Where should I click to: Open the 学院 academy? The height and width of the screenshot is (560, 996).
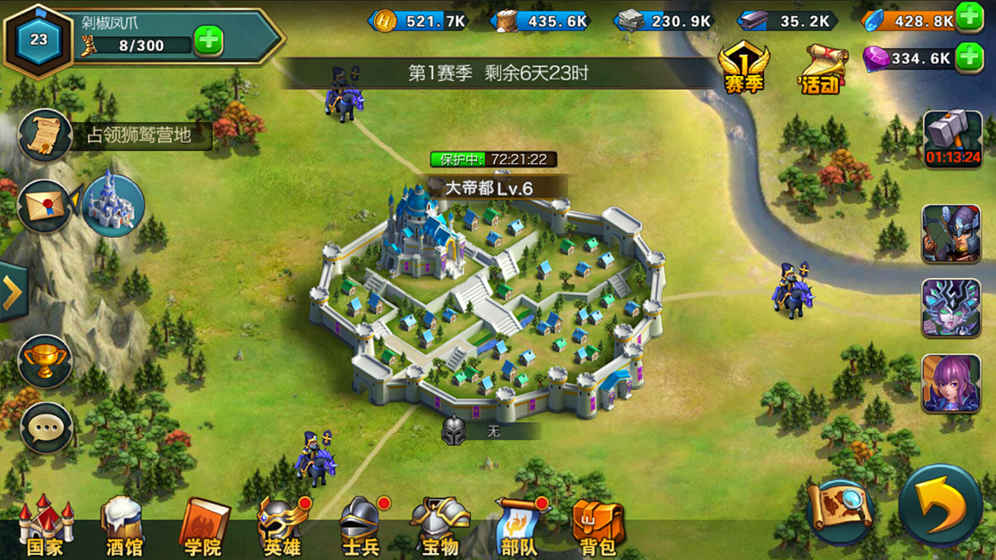coord(203,525)
